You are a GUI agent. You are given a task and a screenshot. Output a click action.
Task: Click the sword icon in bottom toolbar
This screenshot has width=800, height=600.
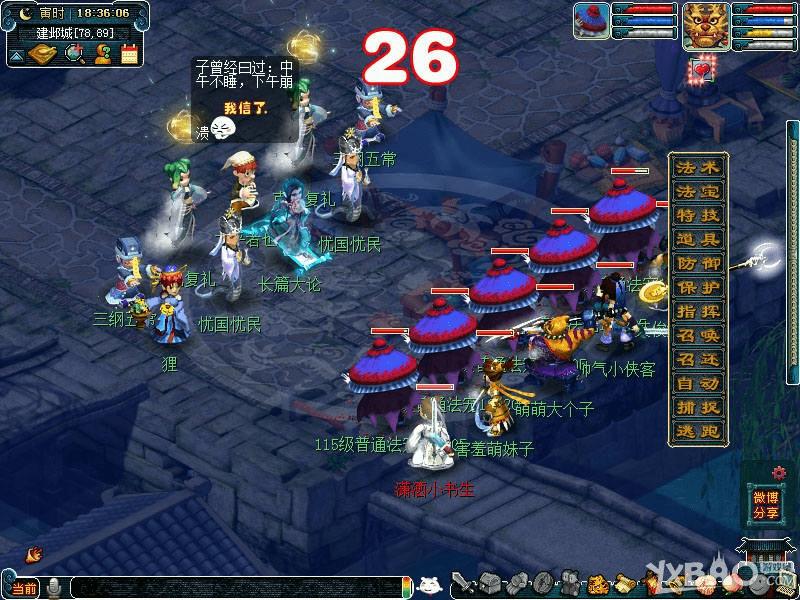[461, 582]
